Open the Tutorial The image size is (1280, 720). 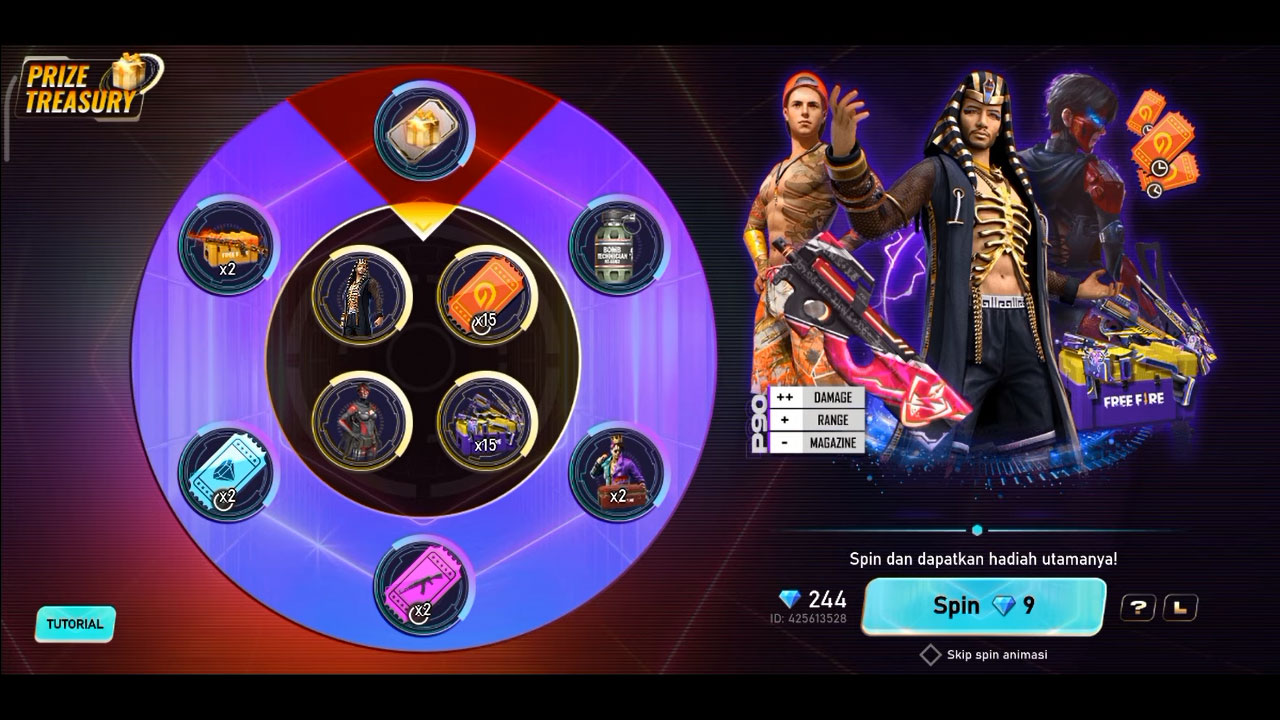75,624
